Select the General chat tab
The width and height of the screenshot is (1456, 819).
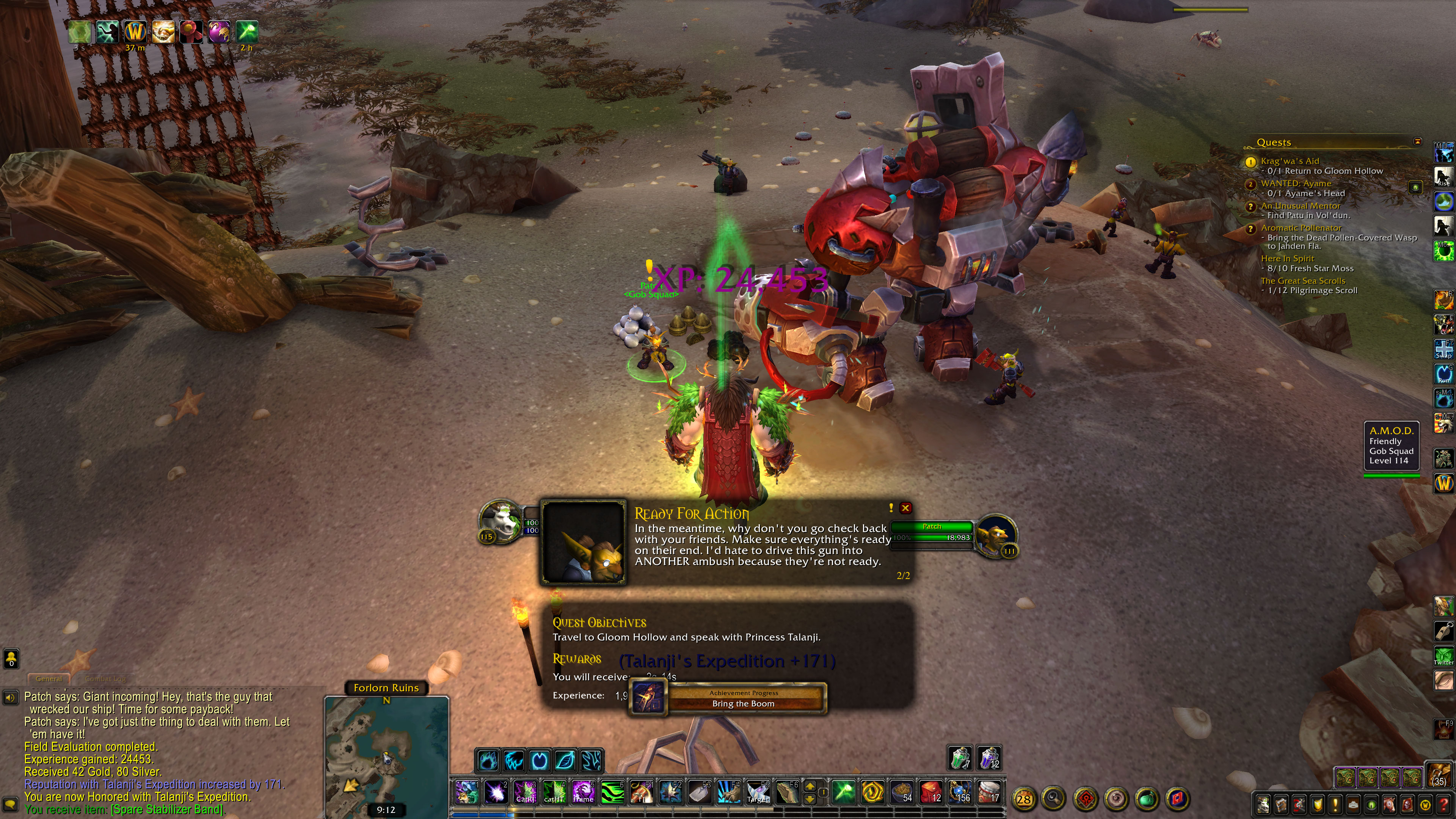(49, 678)
